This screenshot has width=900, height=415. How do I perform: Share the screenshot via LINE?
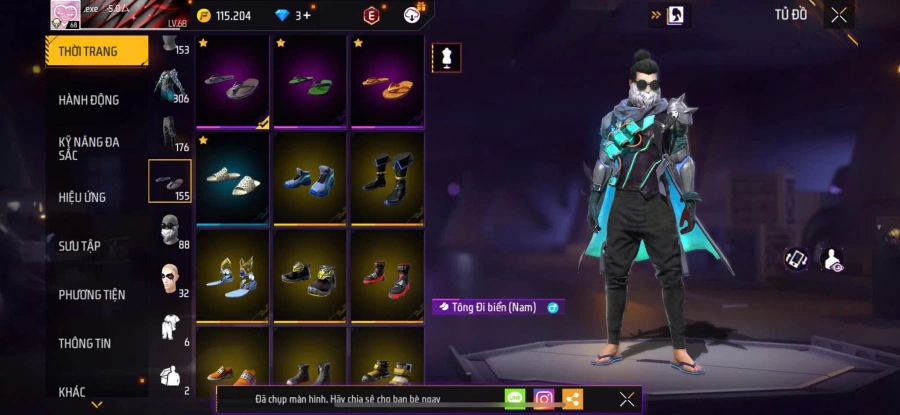[x=515, y=399]
